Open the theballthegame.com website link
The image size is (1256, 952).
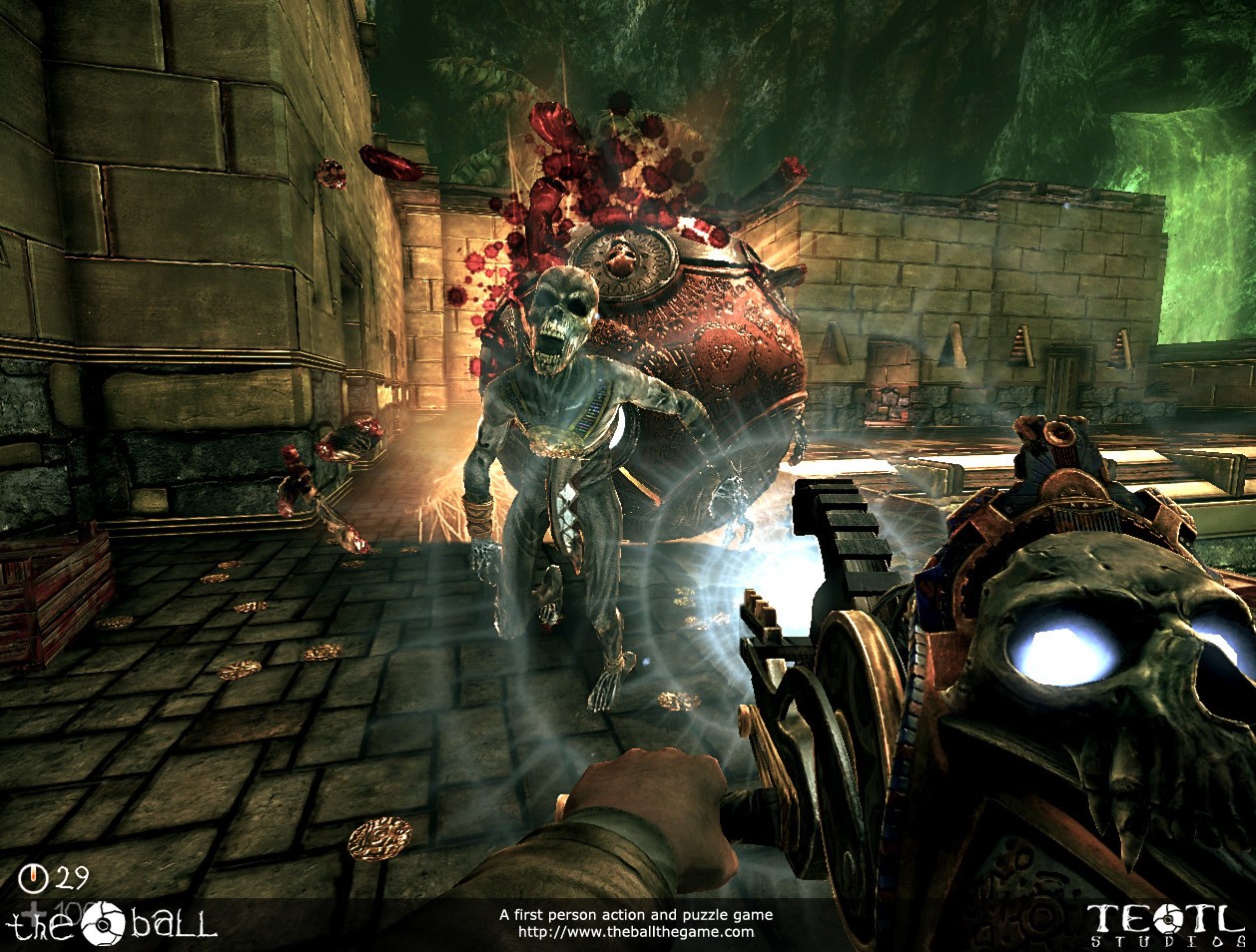coord(636,932)
